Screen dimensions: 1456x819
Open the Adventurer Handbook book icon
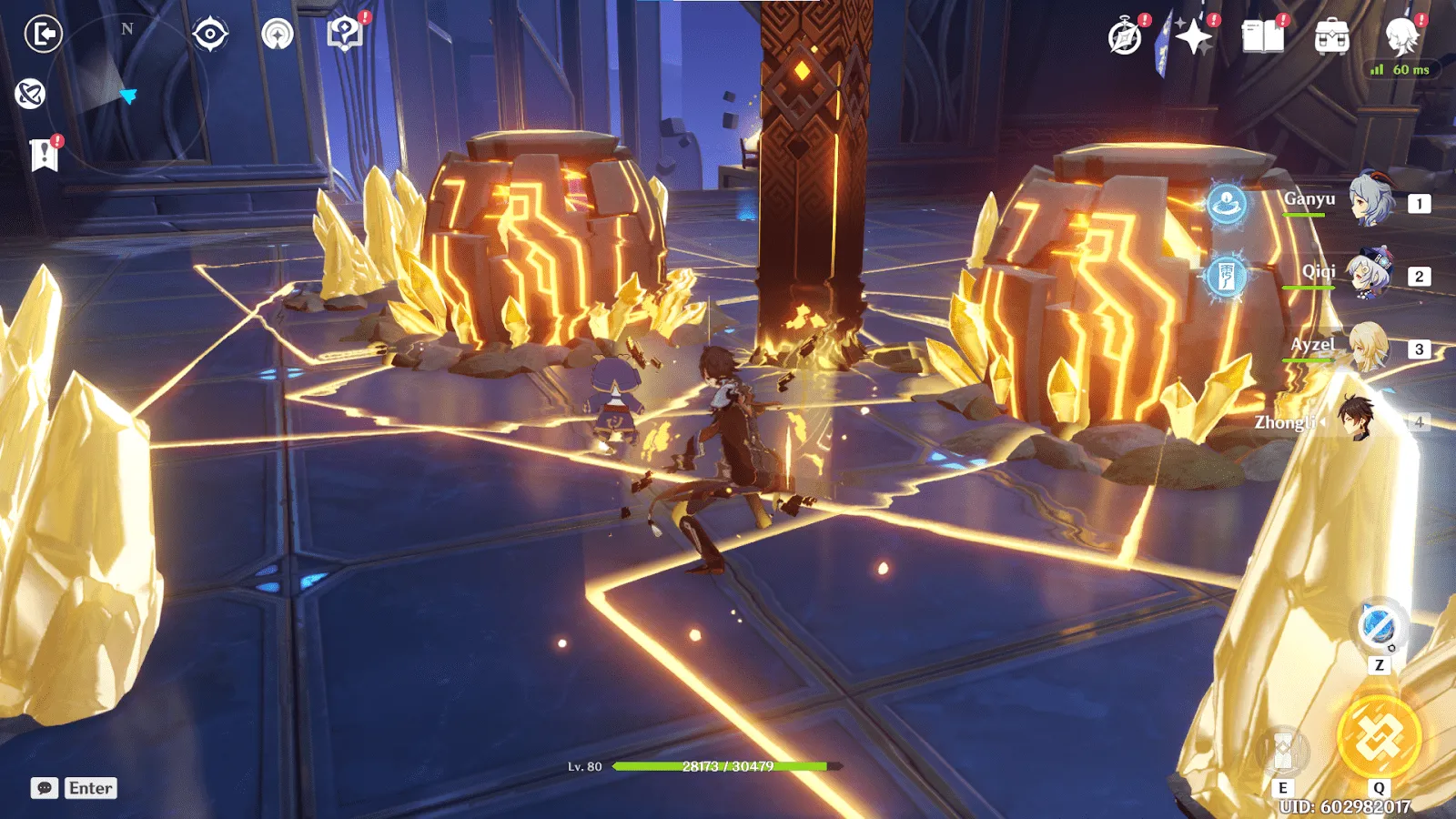click(x=1262, y=37)
